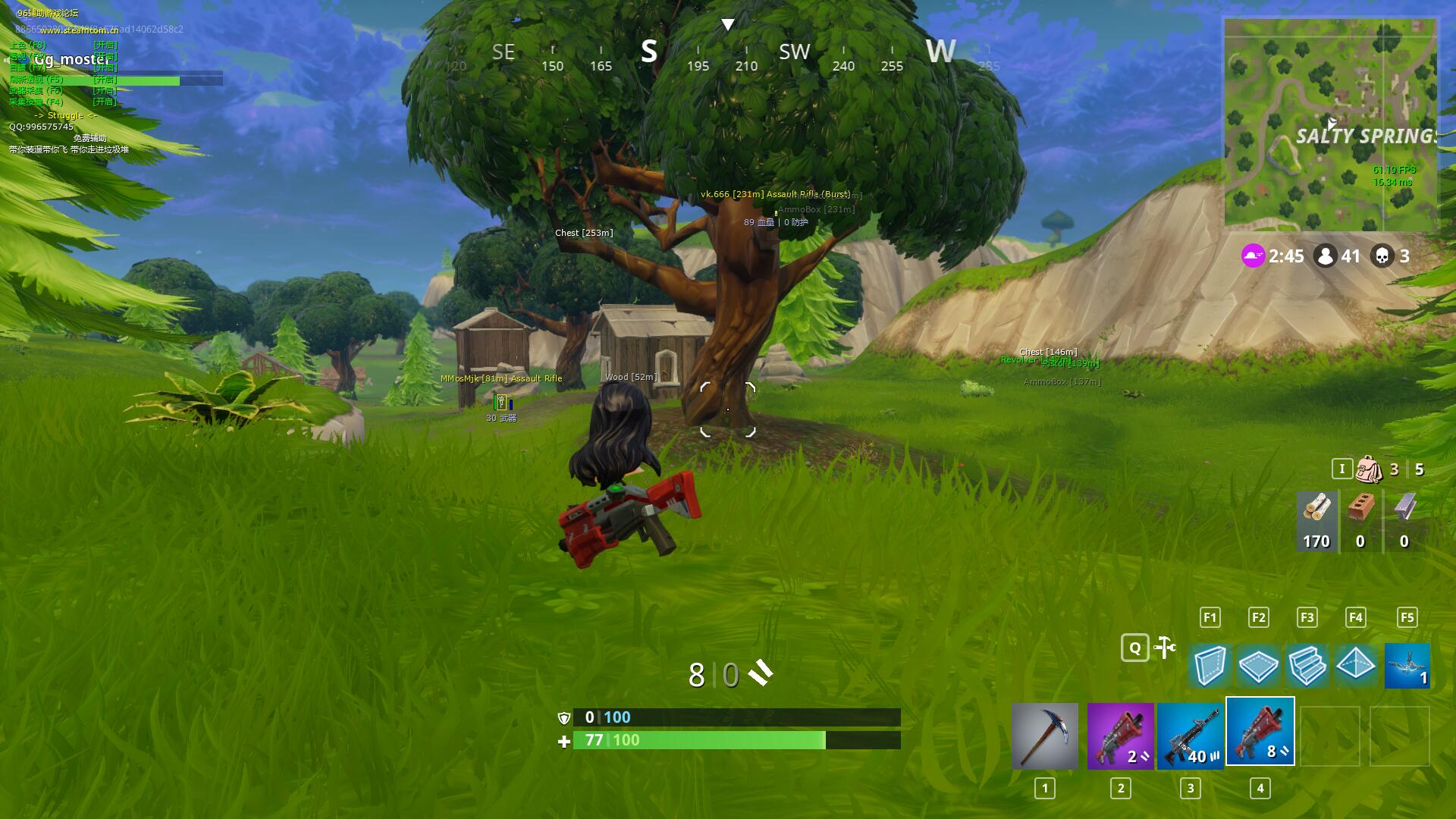Select the pickaxe hotbar slot
This screenshot has width=1456, height=819.
(x=1044, y=736)
